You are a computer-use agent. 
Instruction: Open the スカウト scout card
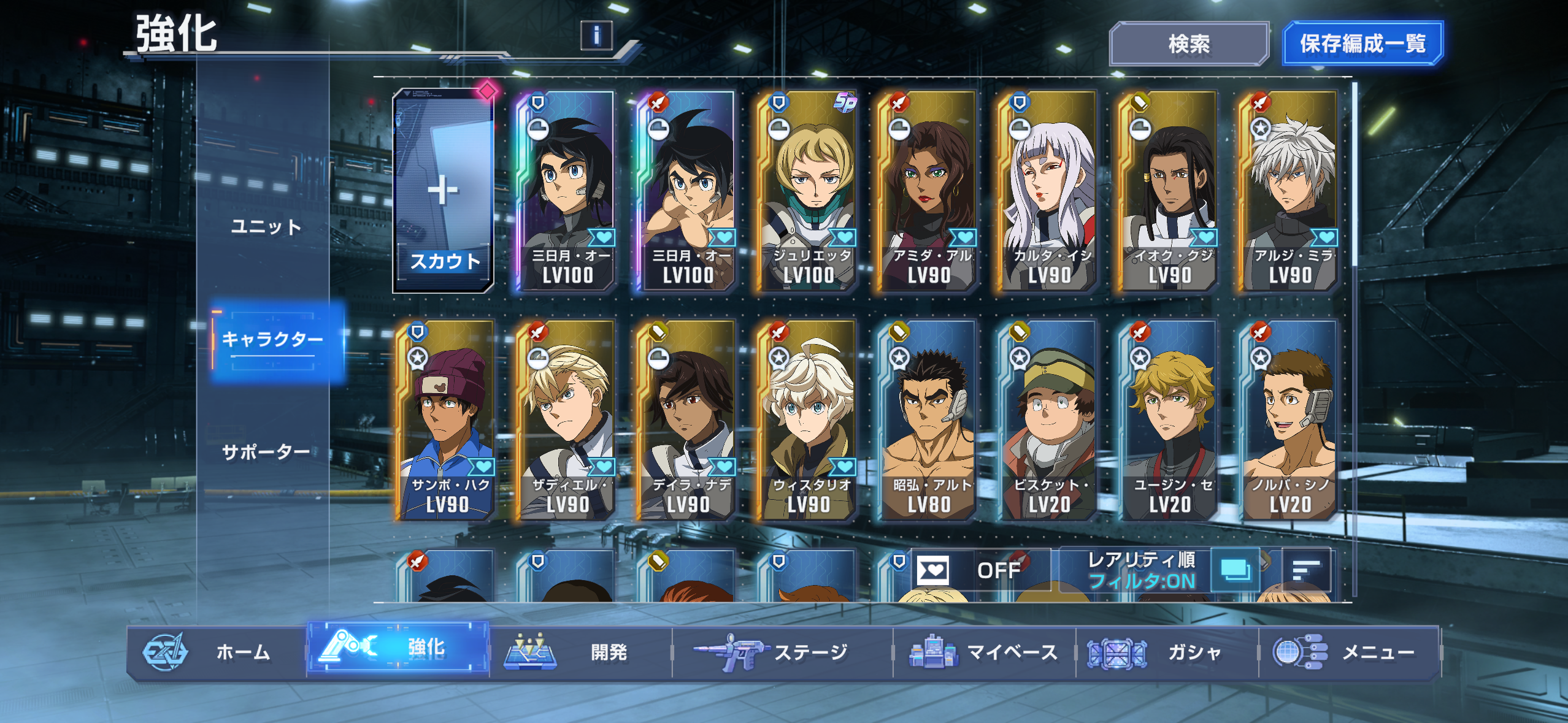coord(443,191)
